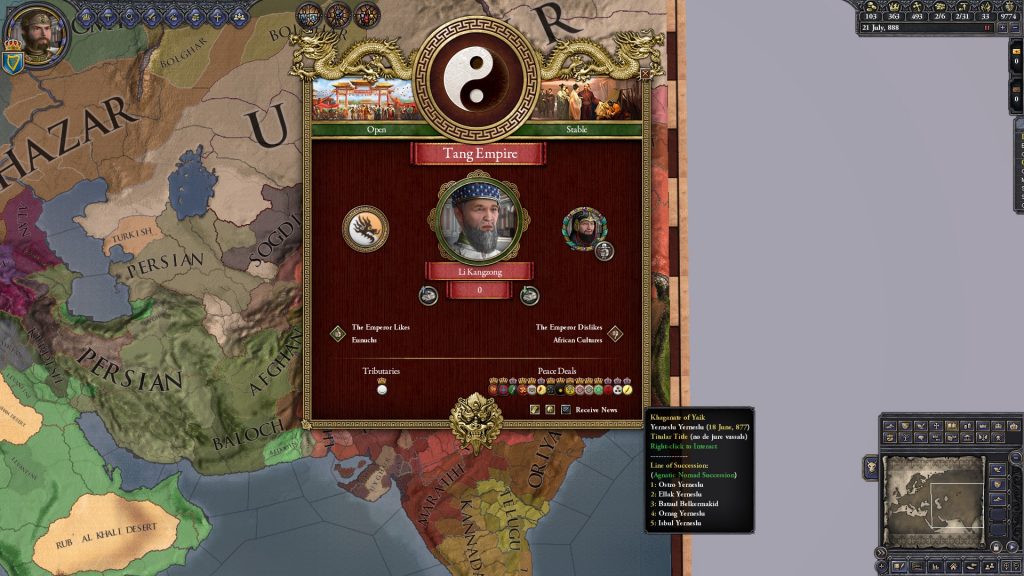The height and width of the screenshot is (576, 1024).
Task: Click the ox head side tab
Action: 871,467
